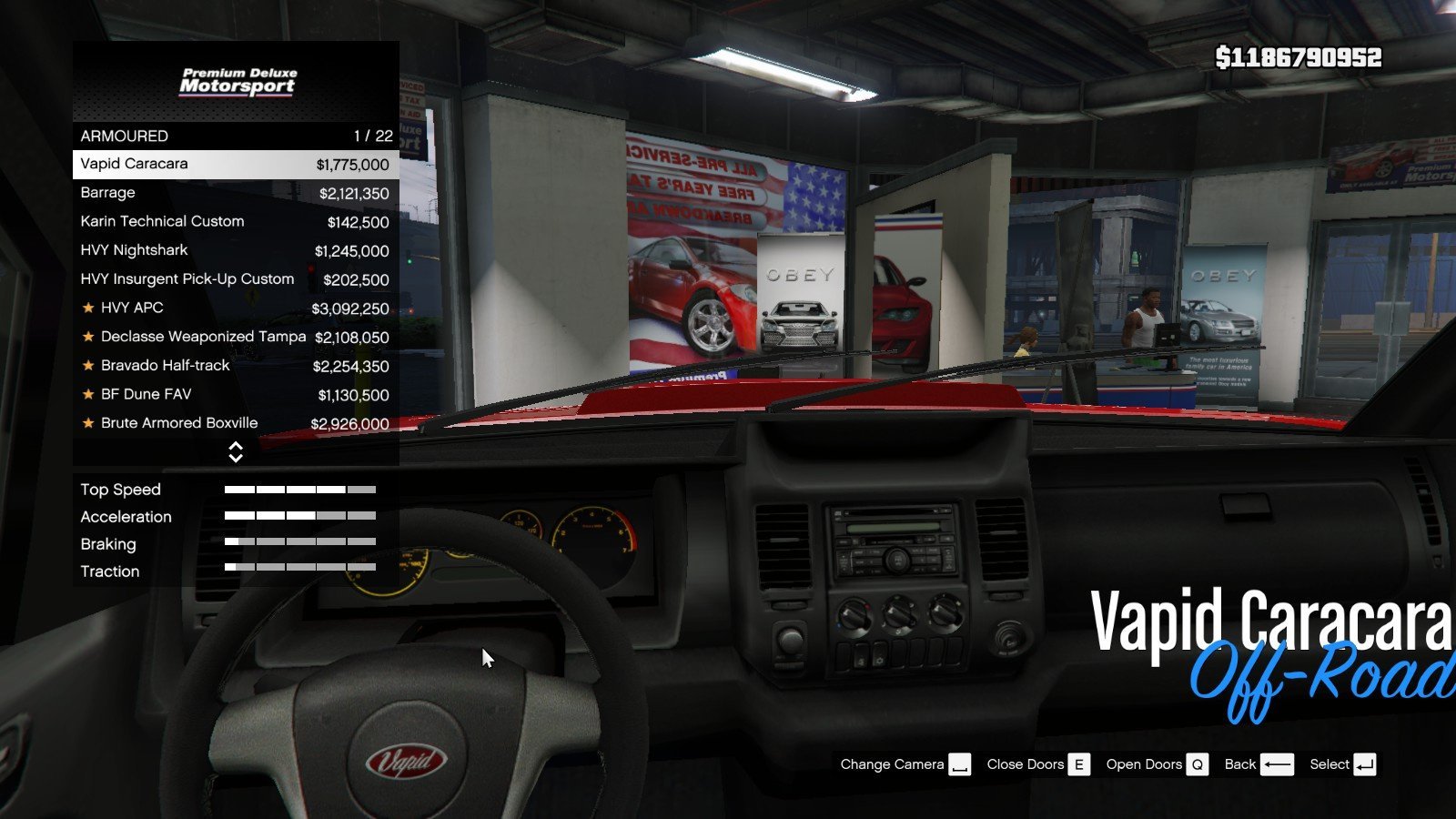Choose the Bravado Half-track entry

click(235, 366)
